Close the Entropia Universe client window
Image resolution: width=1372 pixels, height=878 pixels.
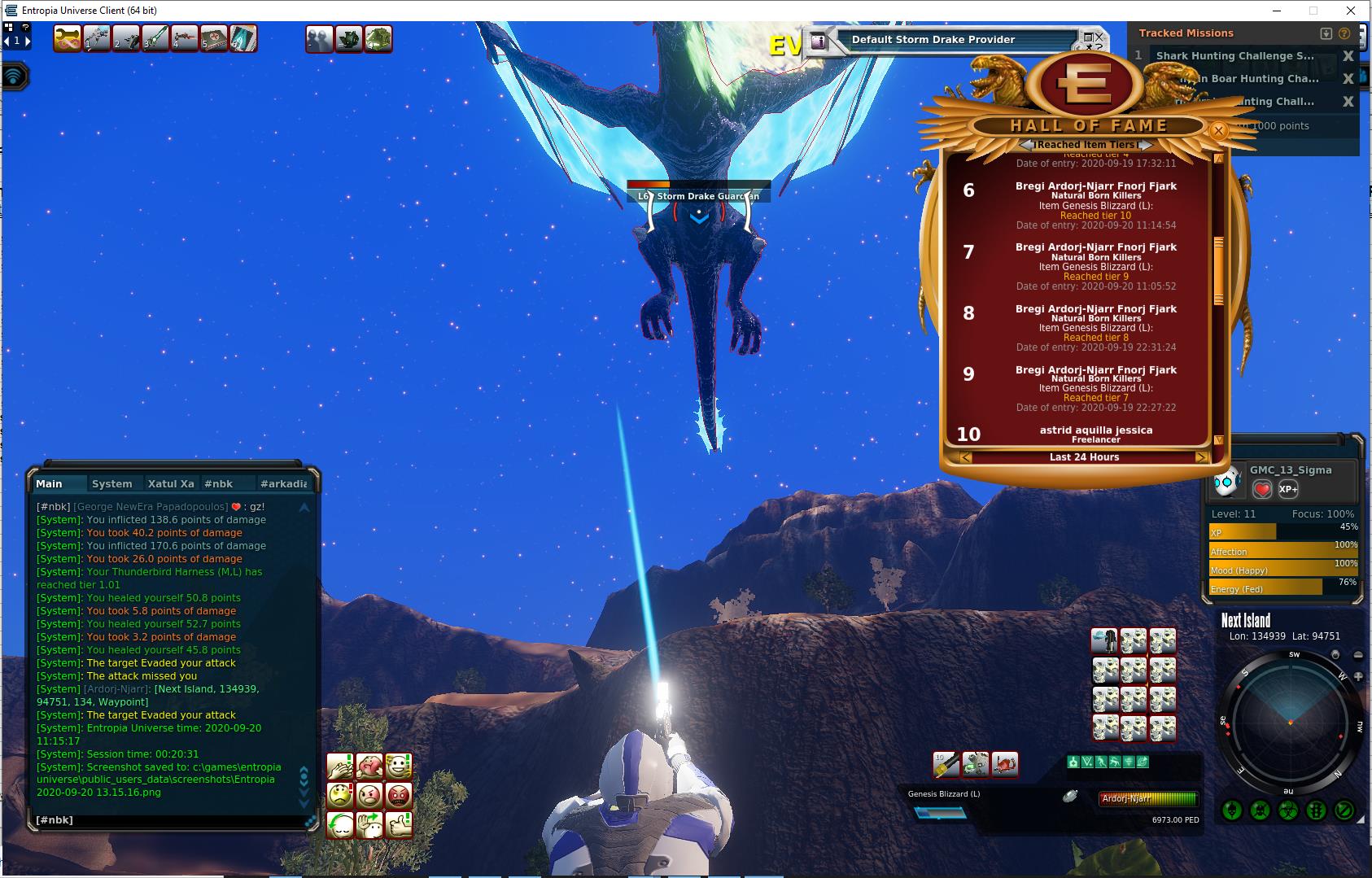[1351, 11]
